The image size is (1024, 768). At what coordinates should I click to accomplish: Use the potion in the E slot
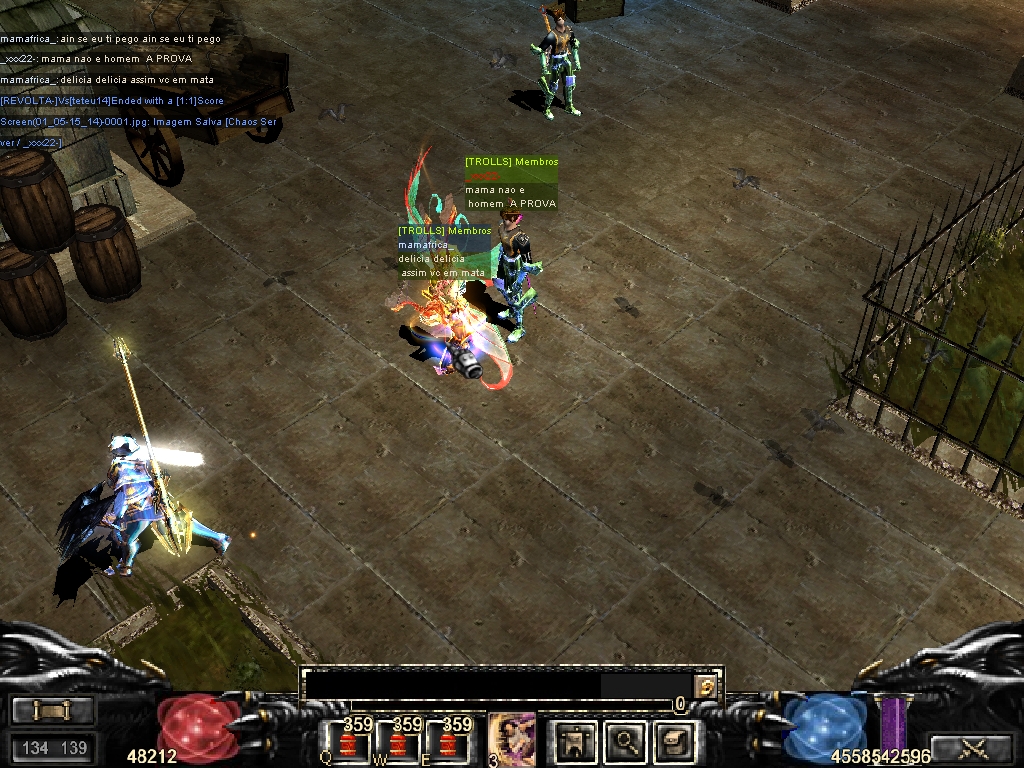coord(447,742)
